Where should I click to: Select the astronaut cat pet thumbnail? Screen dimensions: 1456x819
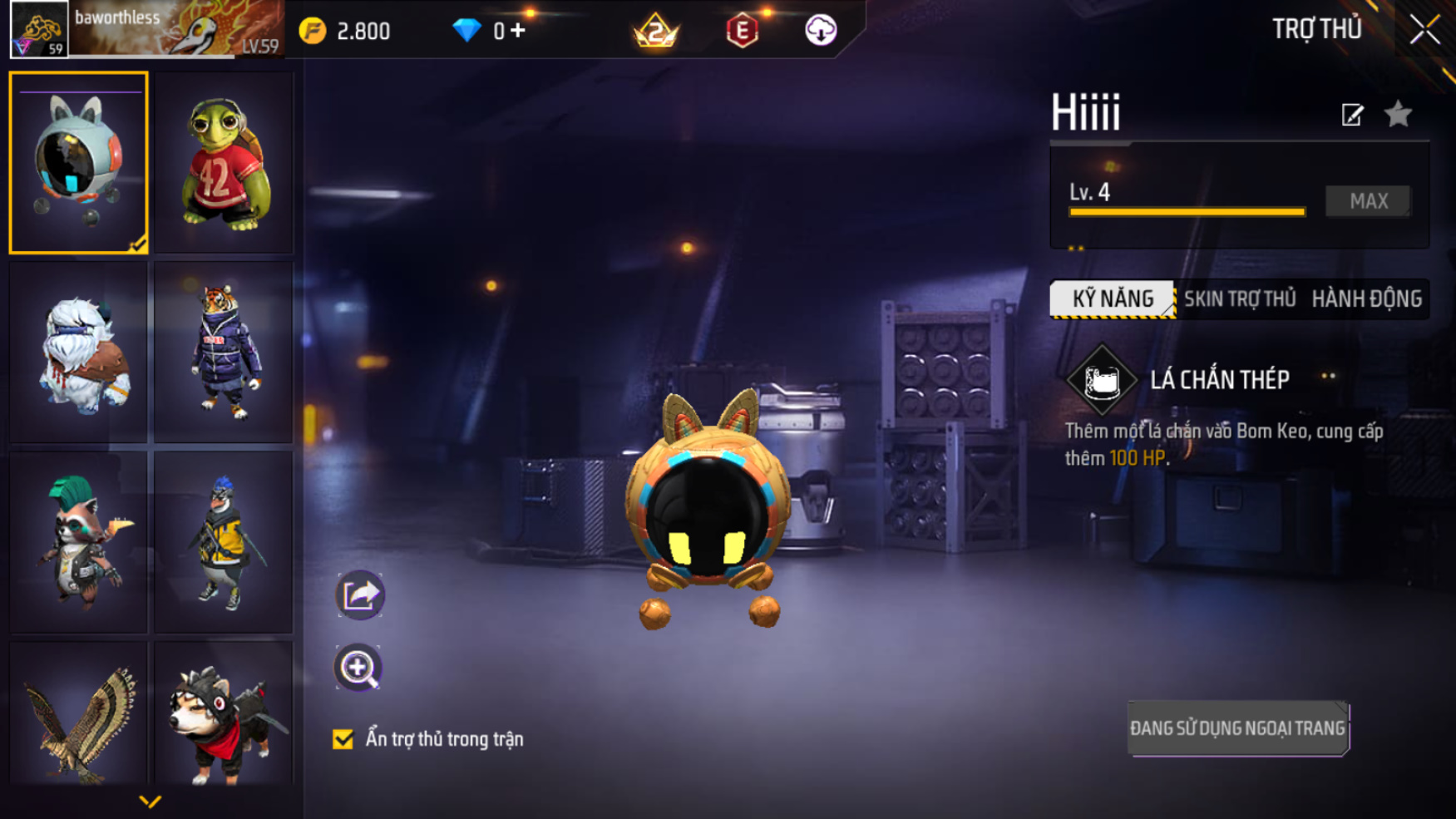[79, 162]
